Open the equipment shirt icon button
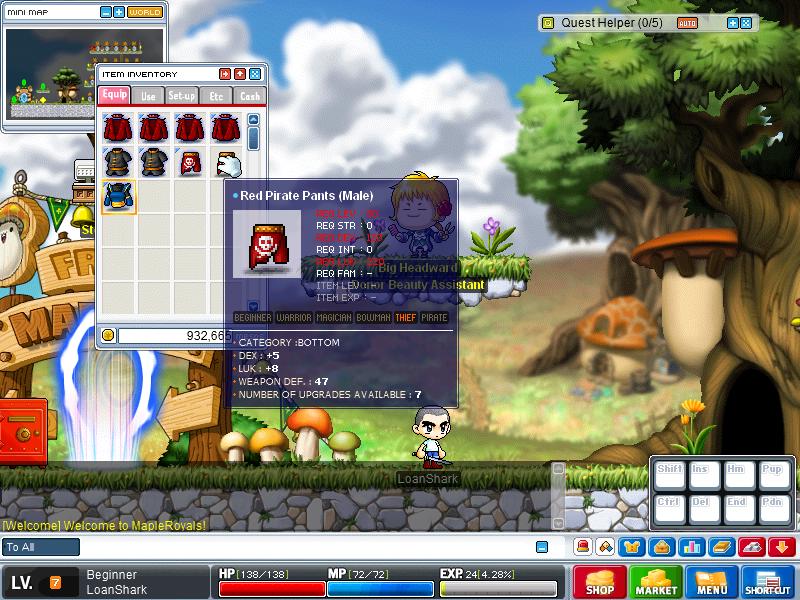 633,547
